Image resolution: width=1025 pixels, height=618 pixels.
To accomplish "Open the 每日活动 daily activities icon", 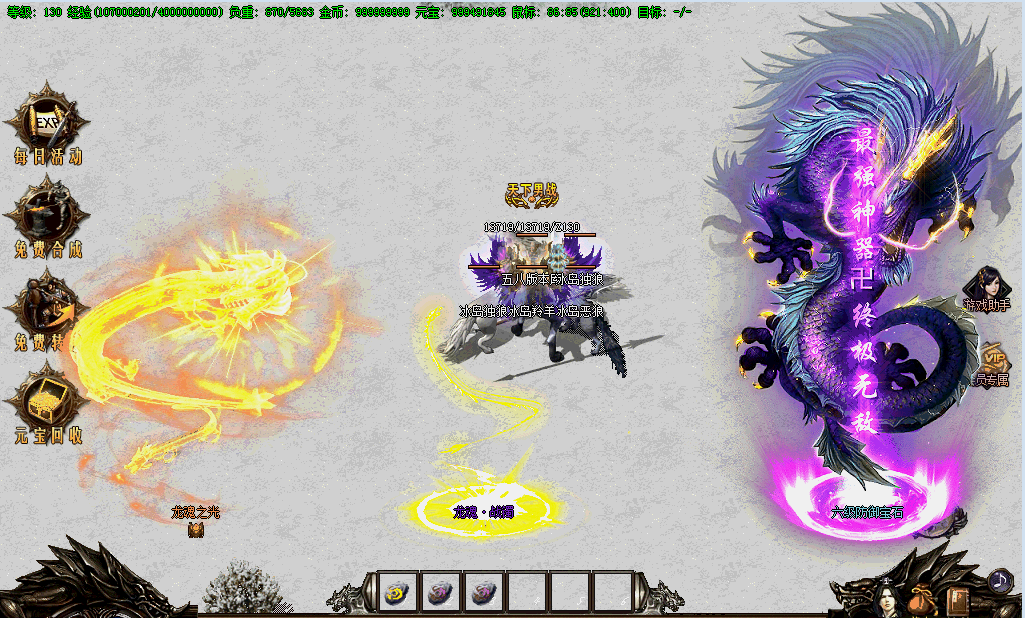I will pos(46,124).
